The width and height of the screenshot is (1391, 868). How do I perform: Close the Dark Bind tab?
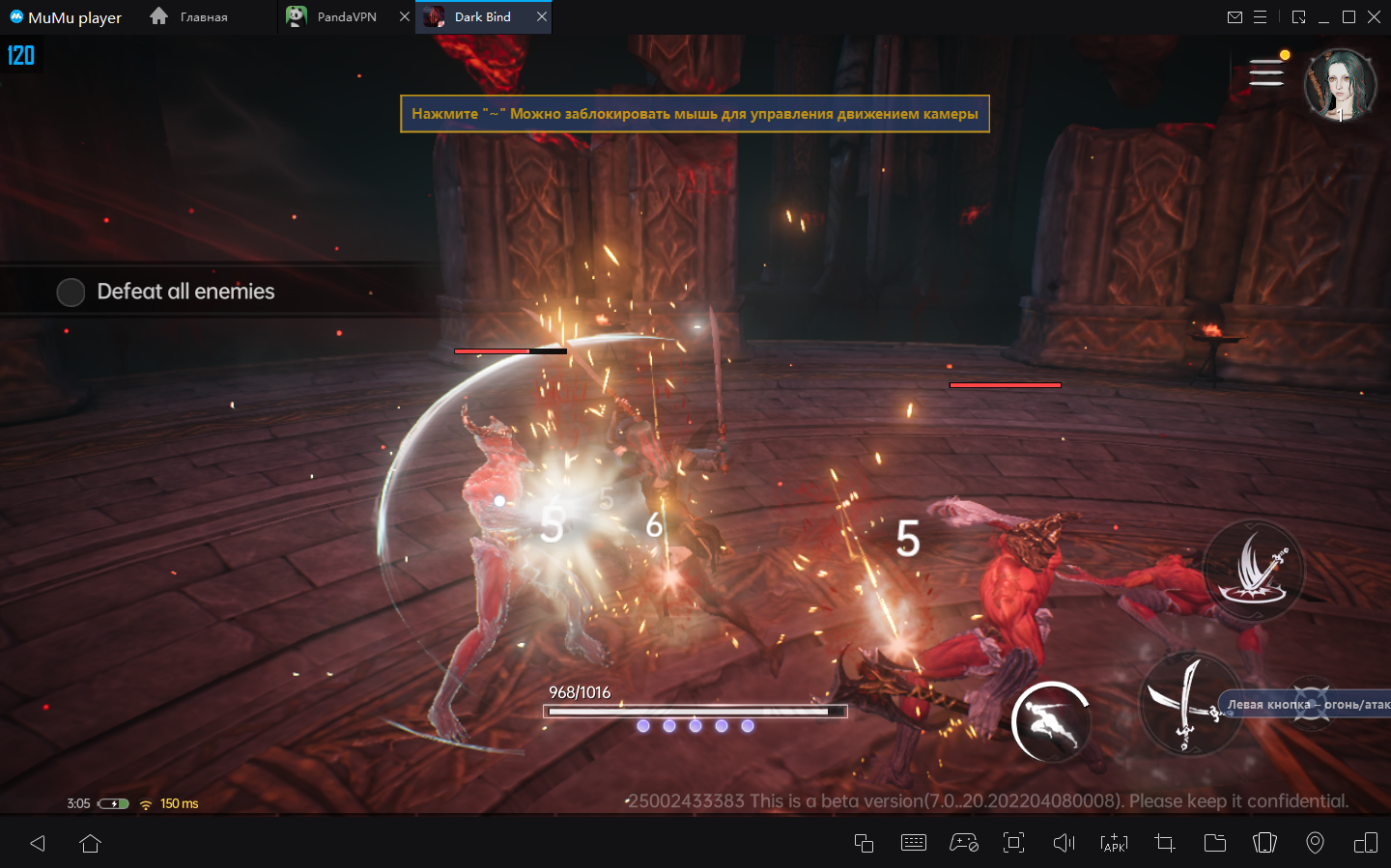pos(542,17)
